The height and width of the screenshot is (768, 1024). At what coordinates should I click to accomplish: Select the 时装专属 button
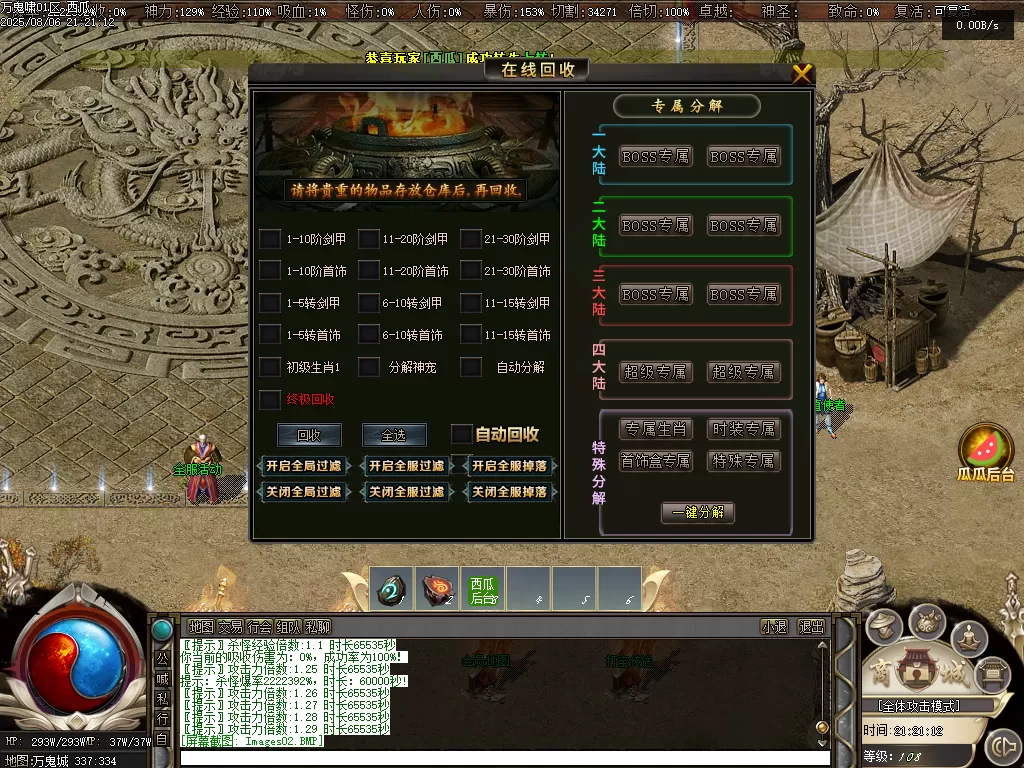[743, 429]
